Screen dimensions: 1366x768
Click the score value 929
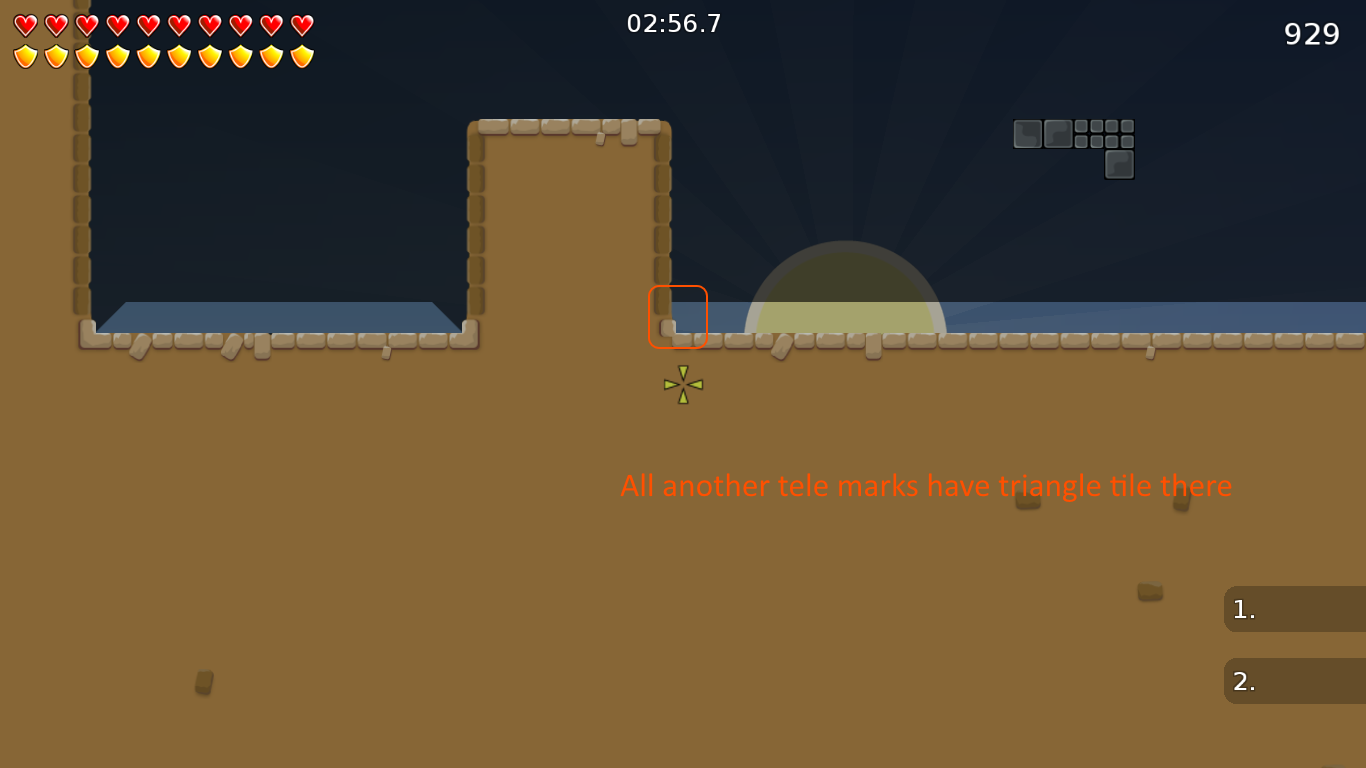click(x=1311, y=34)
